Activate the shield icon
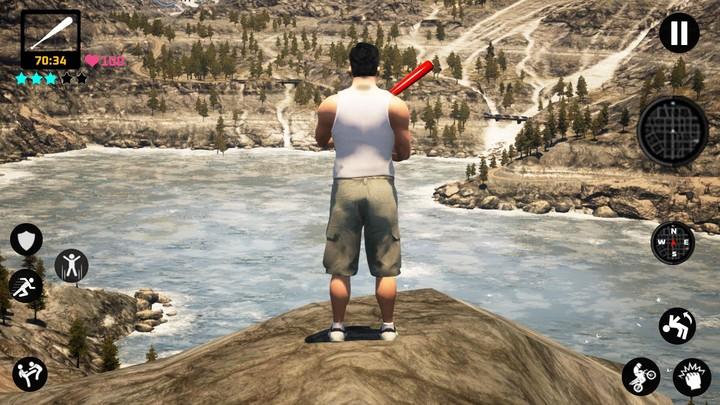The width and height of the screenshot is (720, 405). 26,239
